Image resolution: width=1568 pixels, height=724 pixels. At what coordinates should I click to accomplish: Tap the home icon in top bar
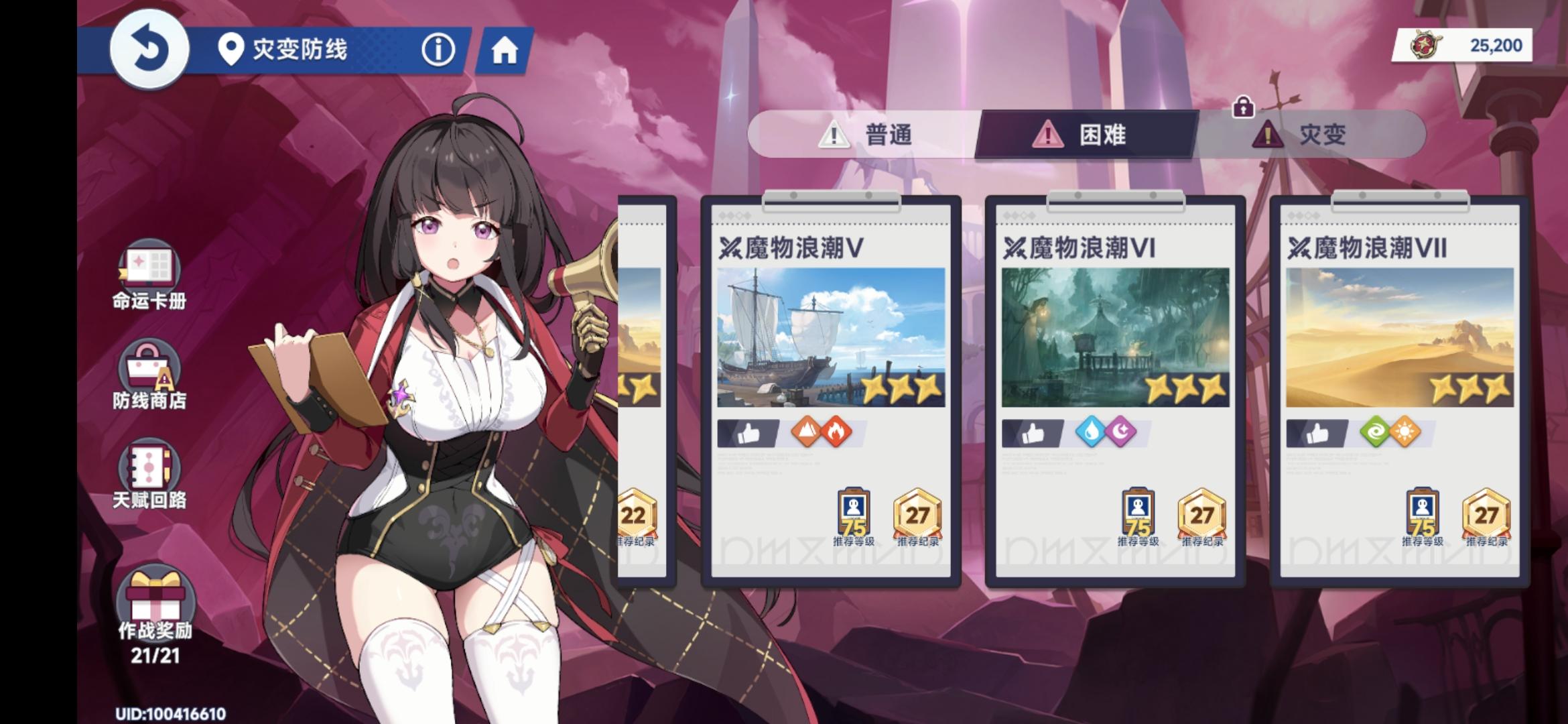tap(506, 49)
